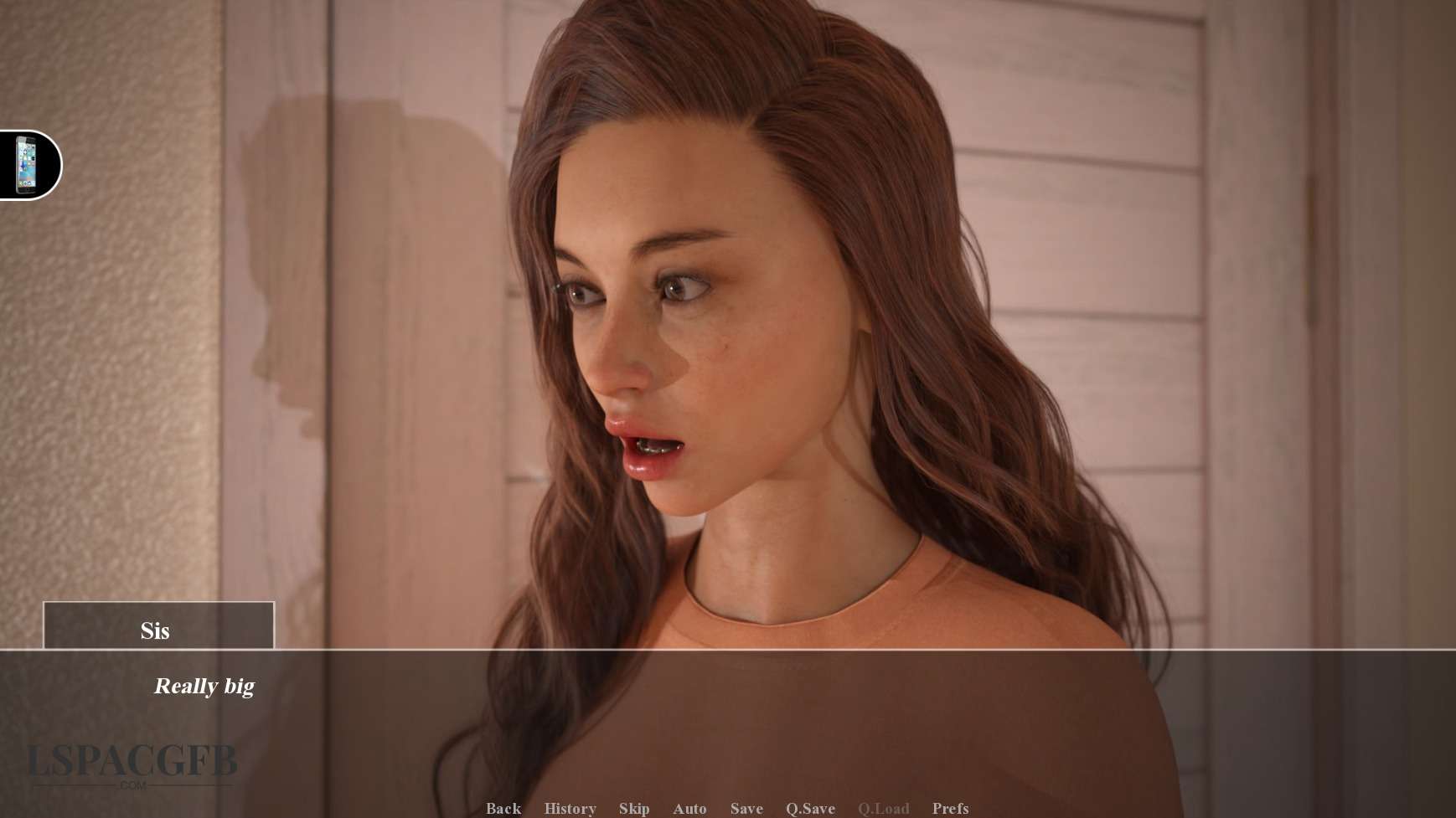The width and height of the screenshot is (1456, 818).
Task: Go Back one dialogue line
Action: [503, 808]
